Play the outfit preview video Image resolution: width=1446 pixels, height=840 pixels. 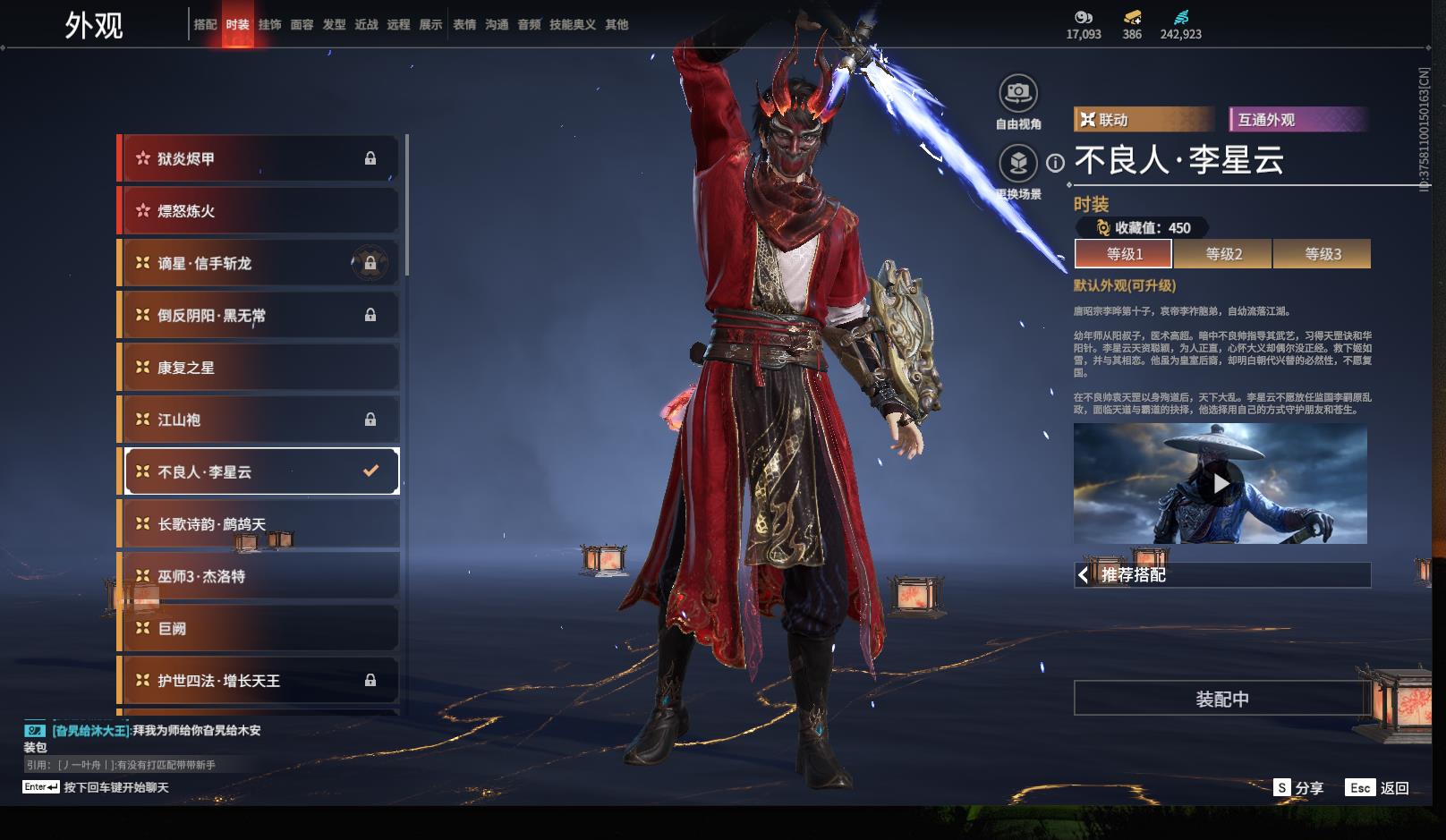pos(1221,484)
